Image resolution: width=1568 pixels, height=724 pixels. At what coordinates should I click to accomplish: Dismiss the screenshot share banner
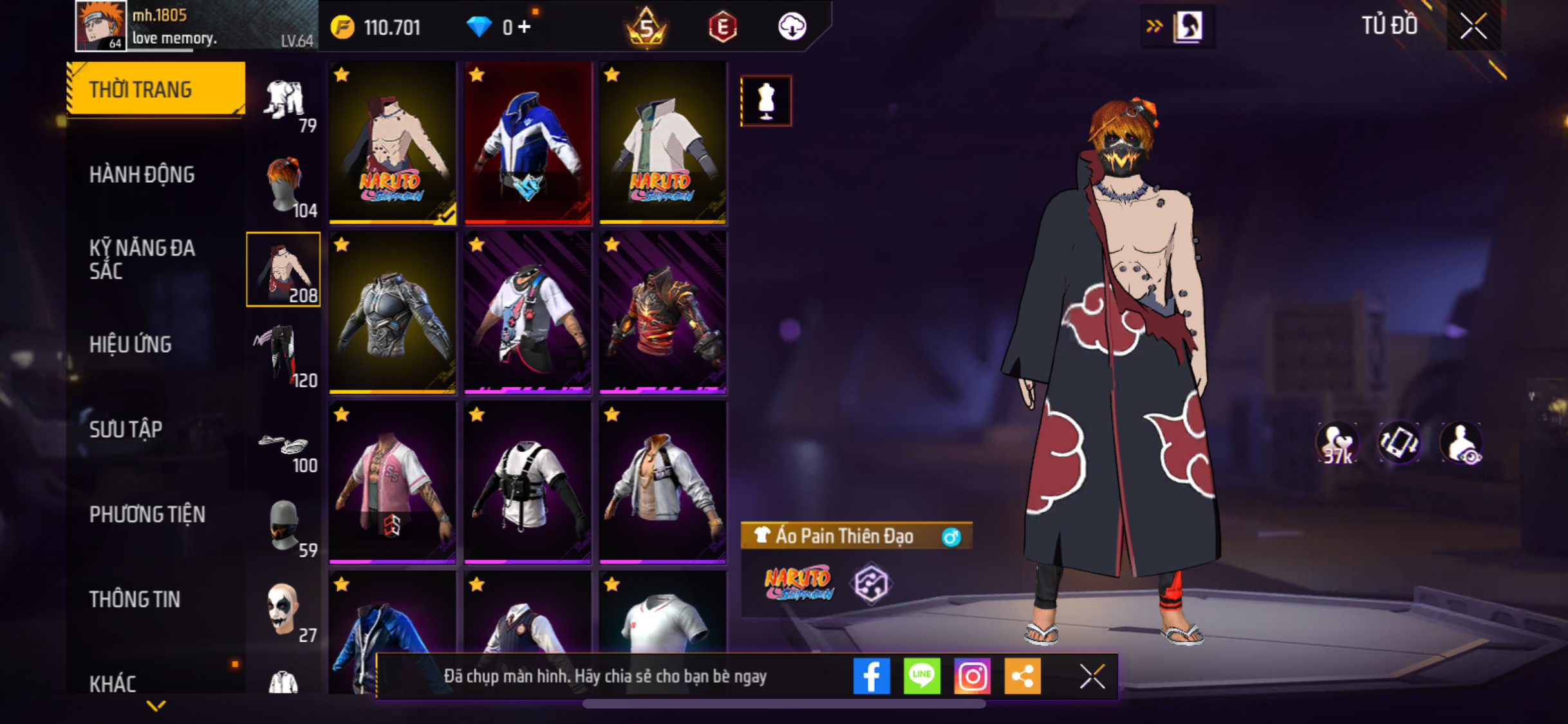(1092, 676)
